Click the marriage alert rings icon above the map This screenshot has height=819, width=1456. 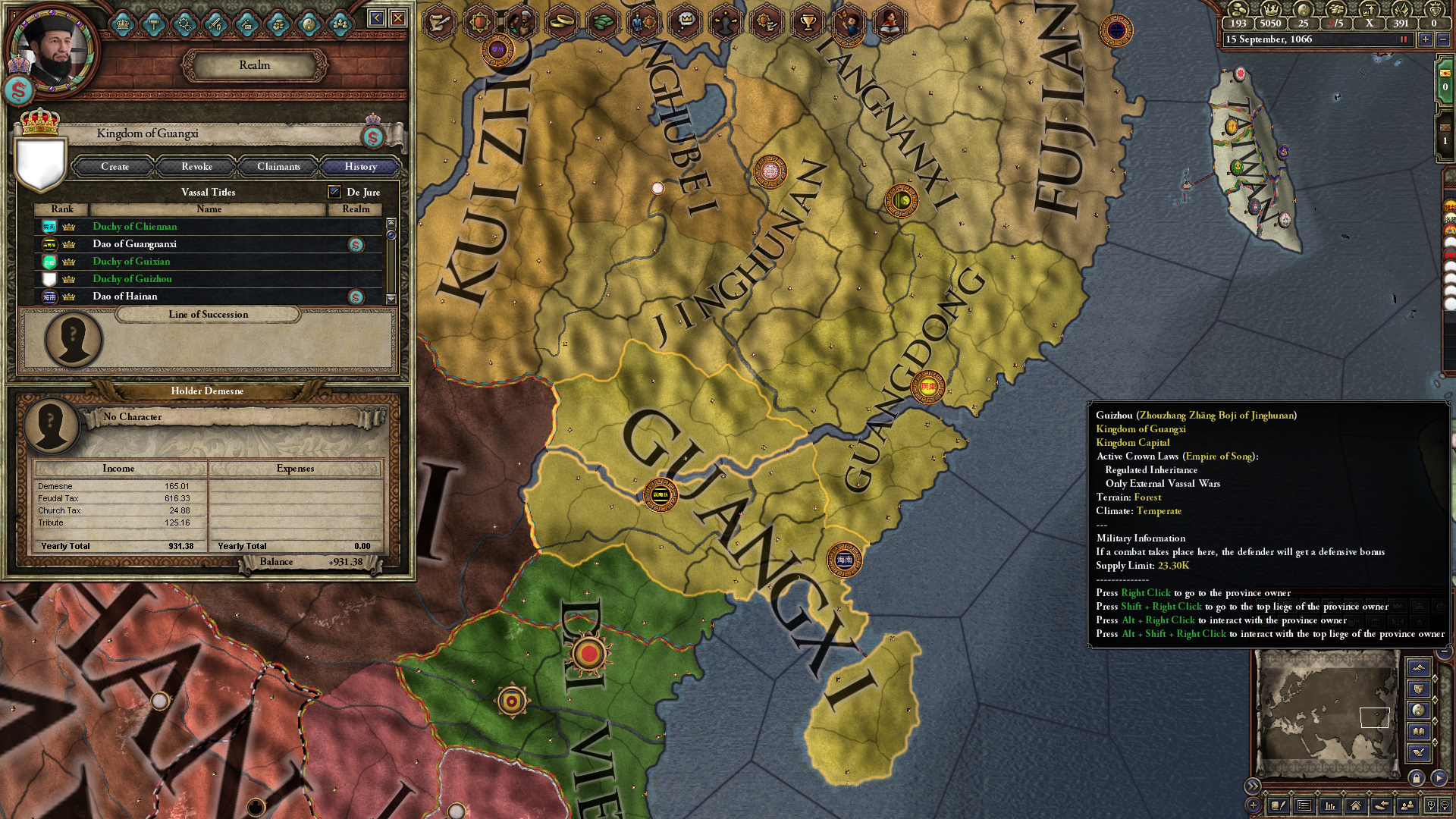560,21
